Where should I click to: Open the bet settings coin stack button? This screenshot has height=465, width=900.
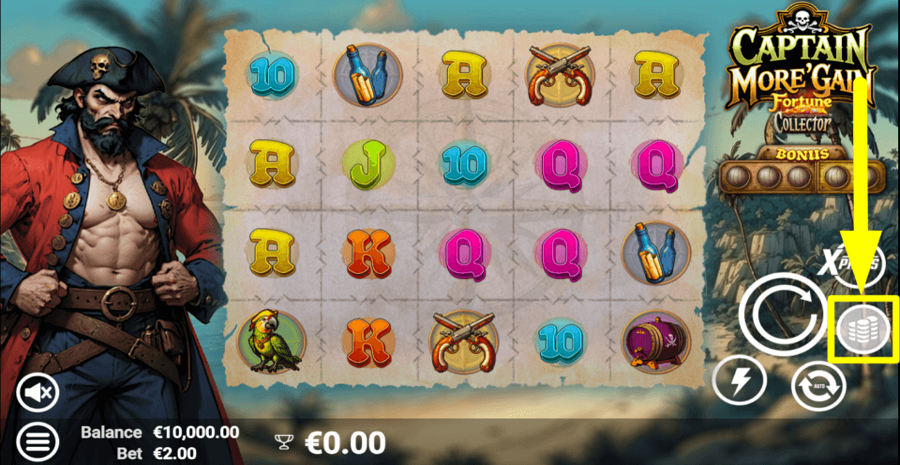[x=864, y=329]
